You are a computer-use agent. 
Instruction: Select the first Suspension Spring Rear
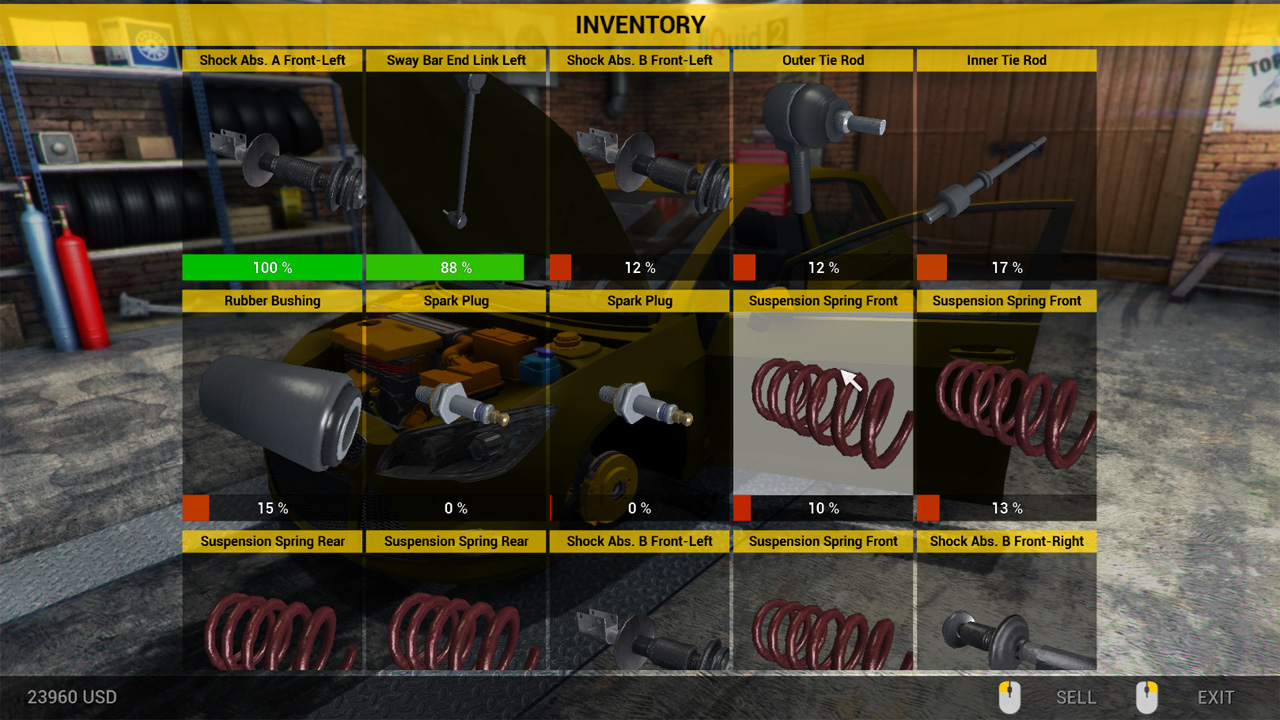point(272,620)
